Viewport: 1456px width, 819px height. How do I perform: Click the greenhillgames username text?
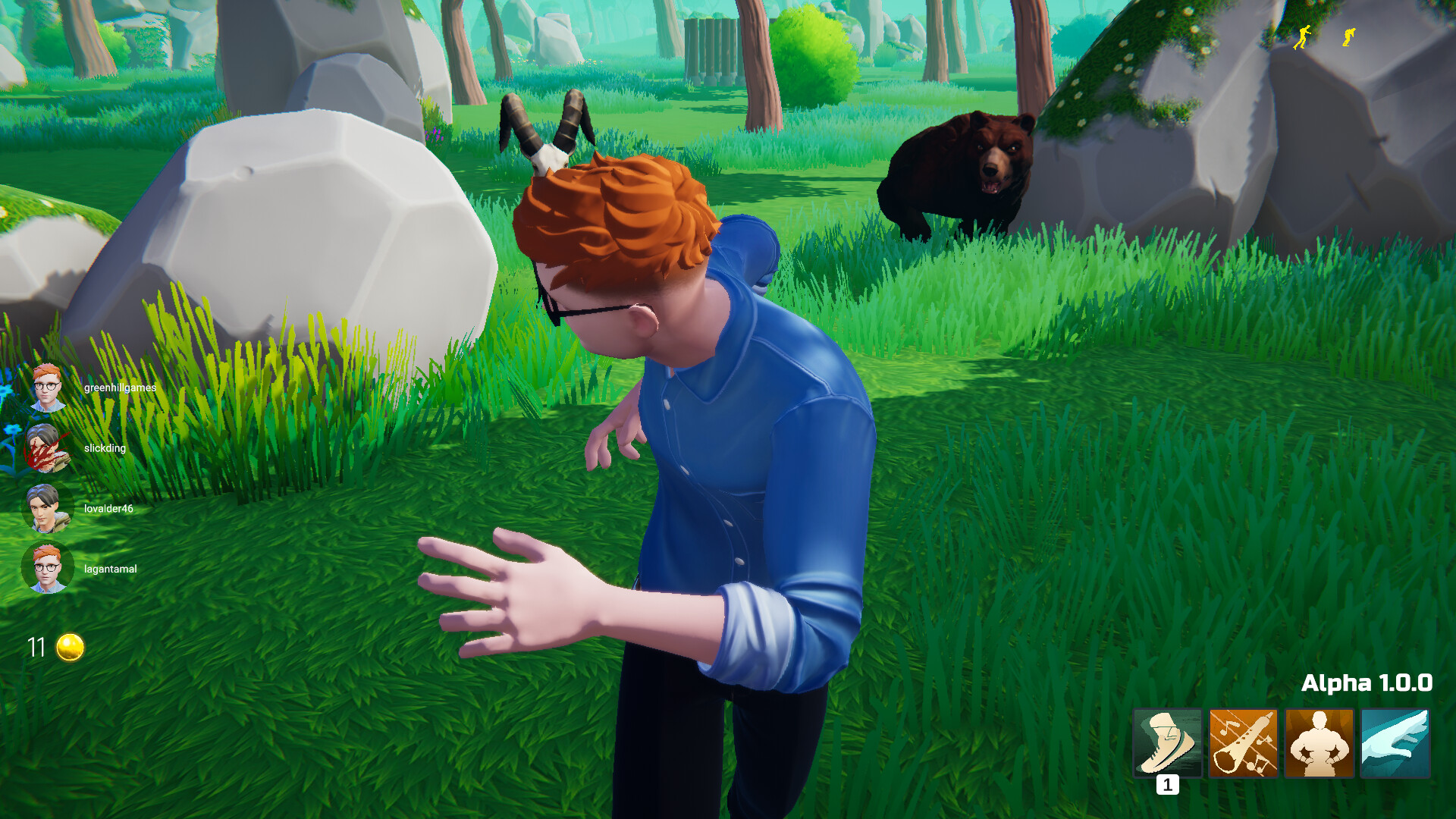120,387
